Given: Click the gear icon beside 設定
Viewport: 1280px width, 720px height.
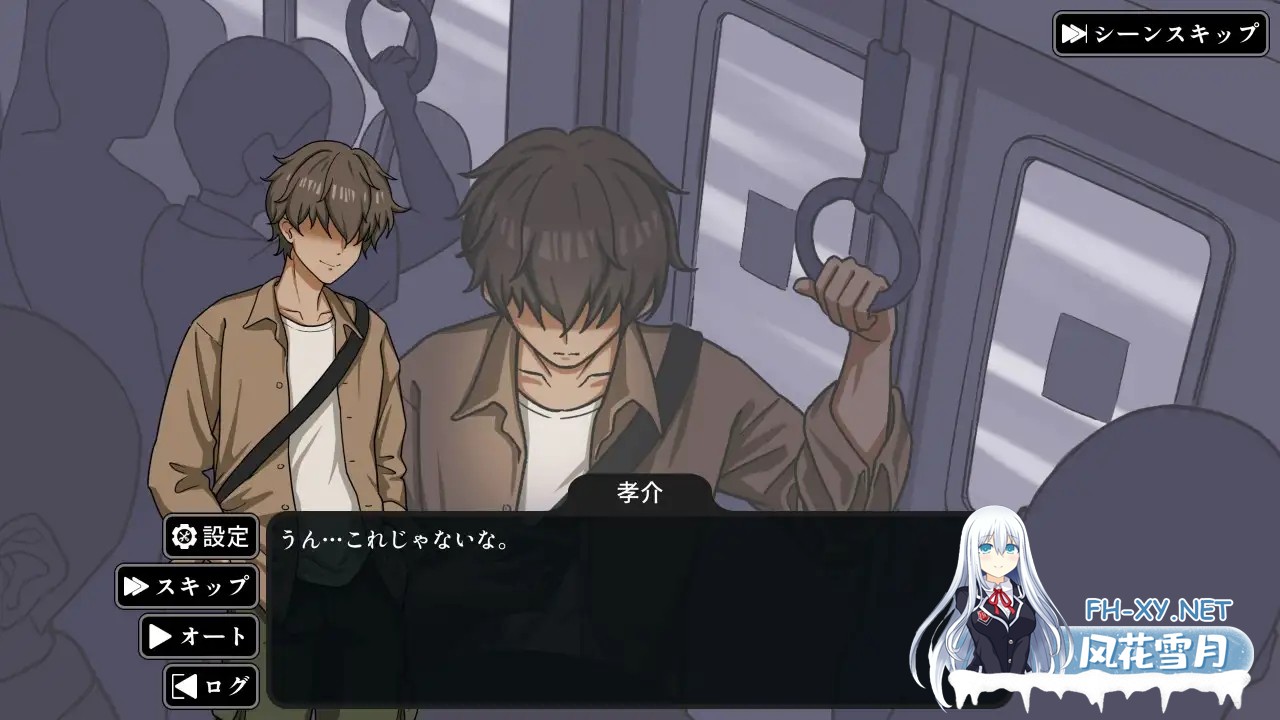Looking at the screenshot, I should point(183,536).
